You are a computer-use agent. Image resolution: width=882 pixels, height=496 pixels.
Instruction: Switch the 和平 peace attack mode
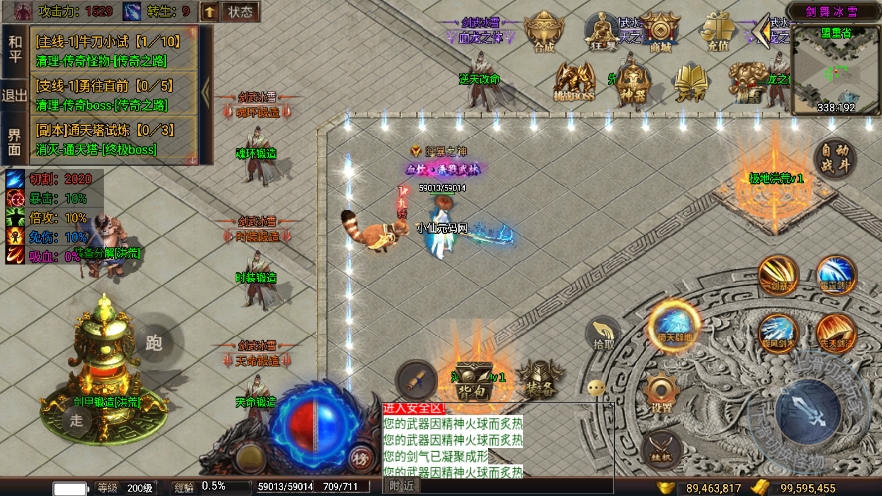coord(14,49)
